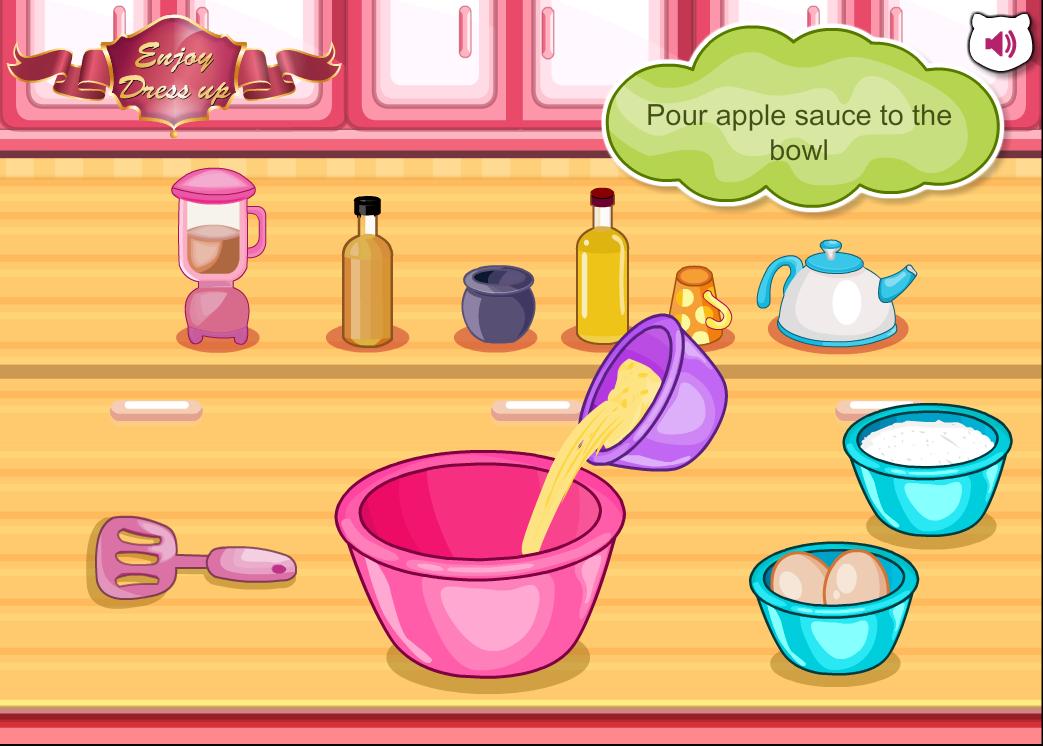Select the dark purple pot

497,304
